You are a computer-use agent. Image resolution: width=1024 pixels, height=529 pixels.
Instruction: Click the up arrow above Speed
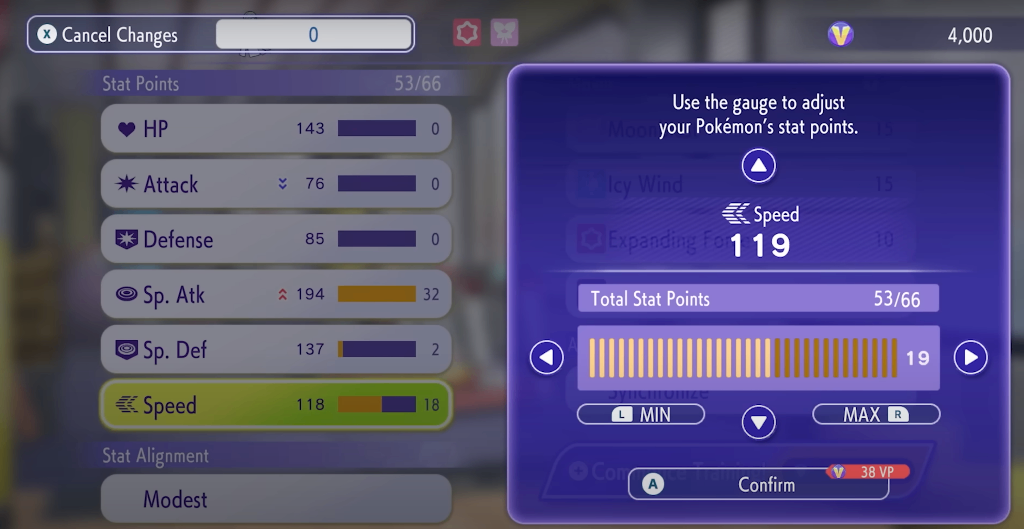pyautogui.click(x=759, y=166)
